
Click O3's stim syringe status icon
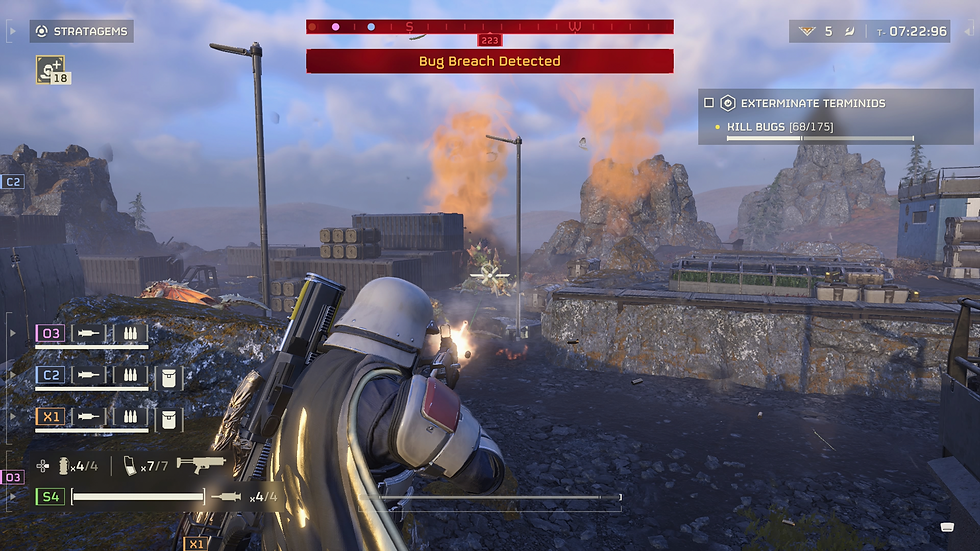pyautogui.click(x=91, y=333)
